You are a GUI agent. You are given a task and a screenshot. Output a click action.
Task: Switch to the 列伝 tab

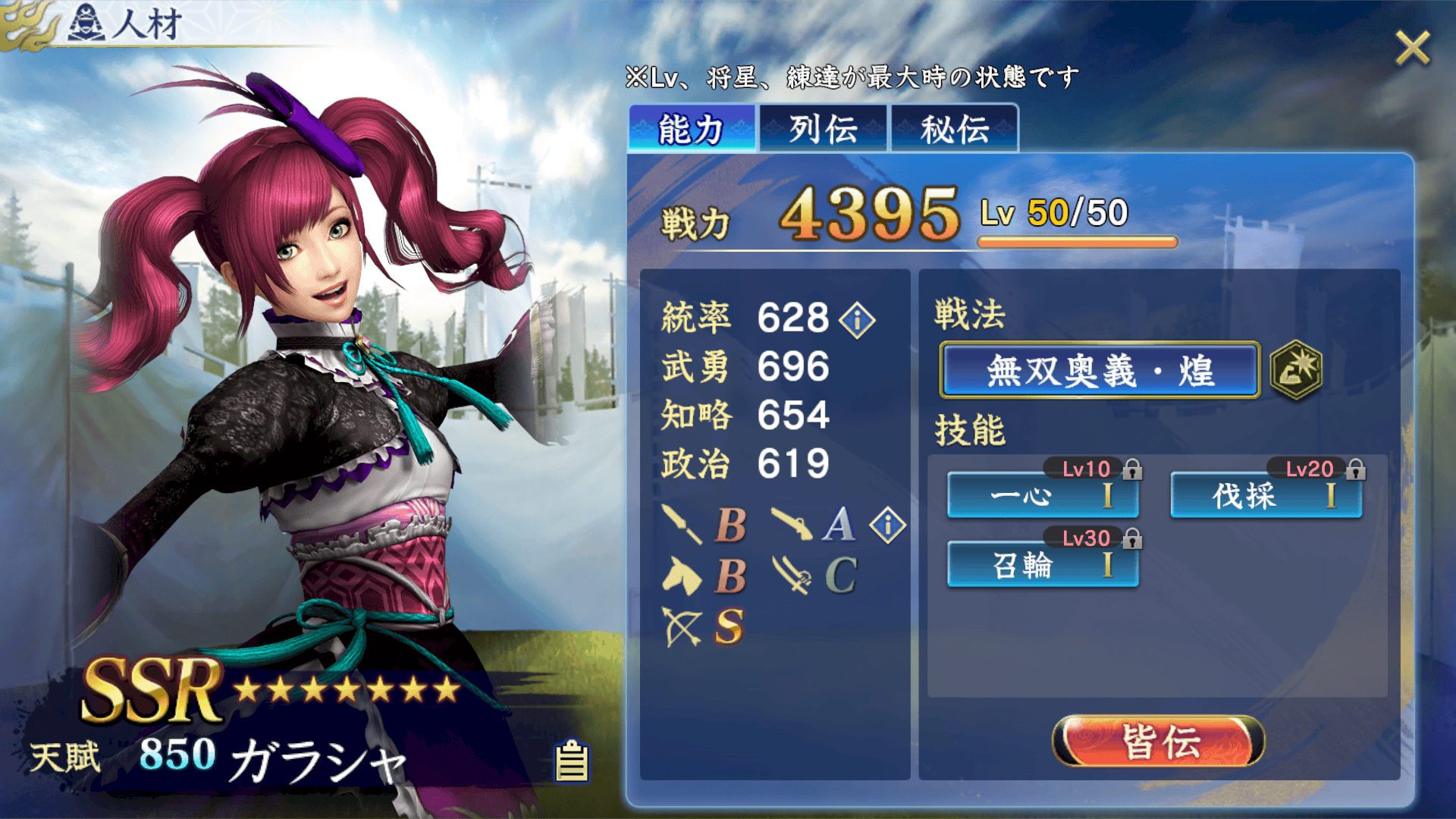click(x=824, y=129)
